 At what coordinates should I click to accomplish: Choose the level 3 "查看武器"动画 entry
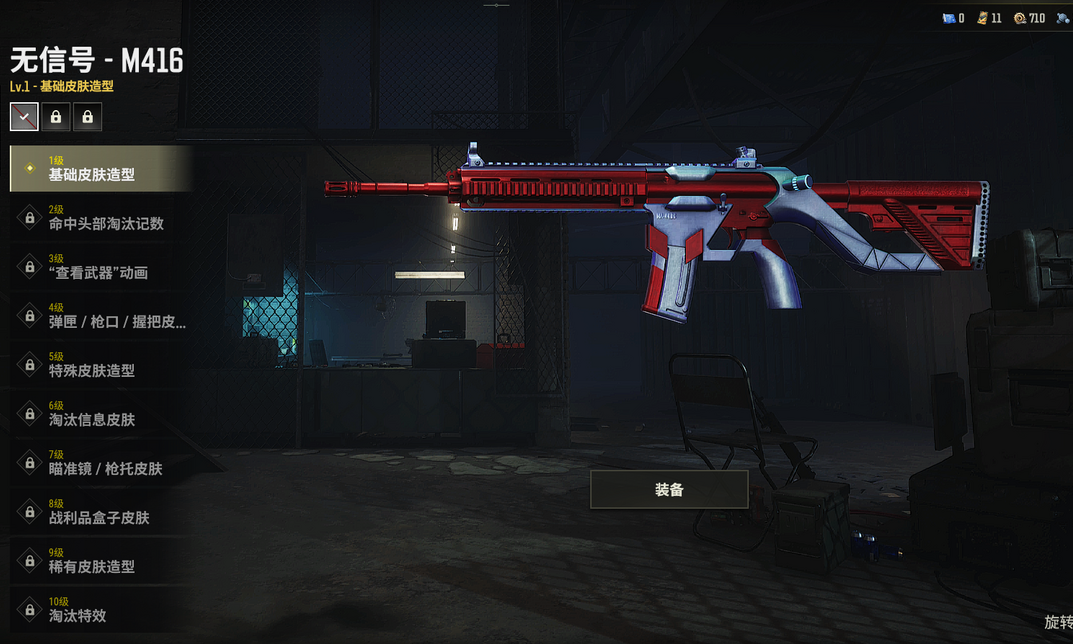tap(100, 266)
